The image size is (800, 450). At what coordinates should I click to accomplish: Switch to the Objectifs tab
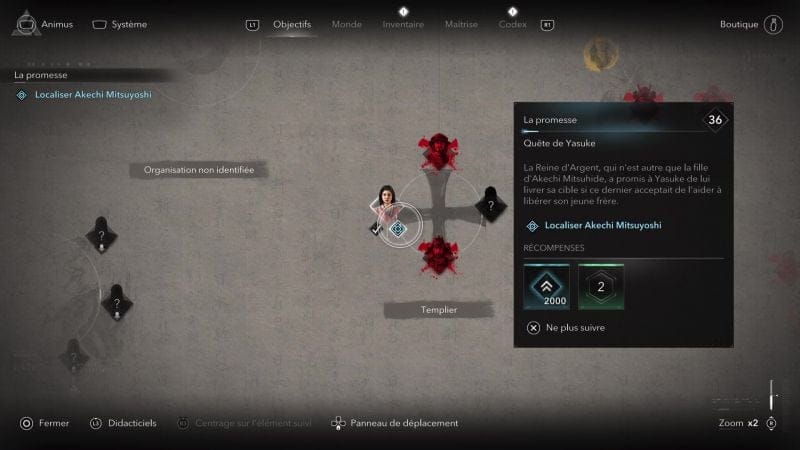[292, 24]
